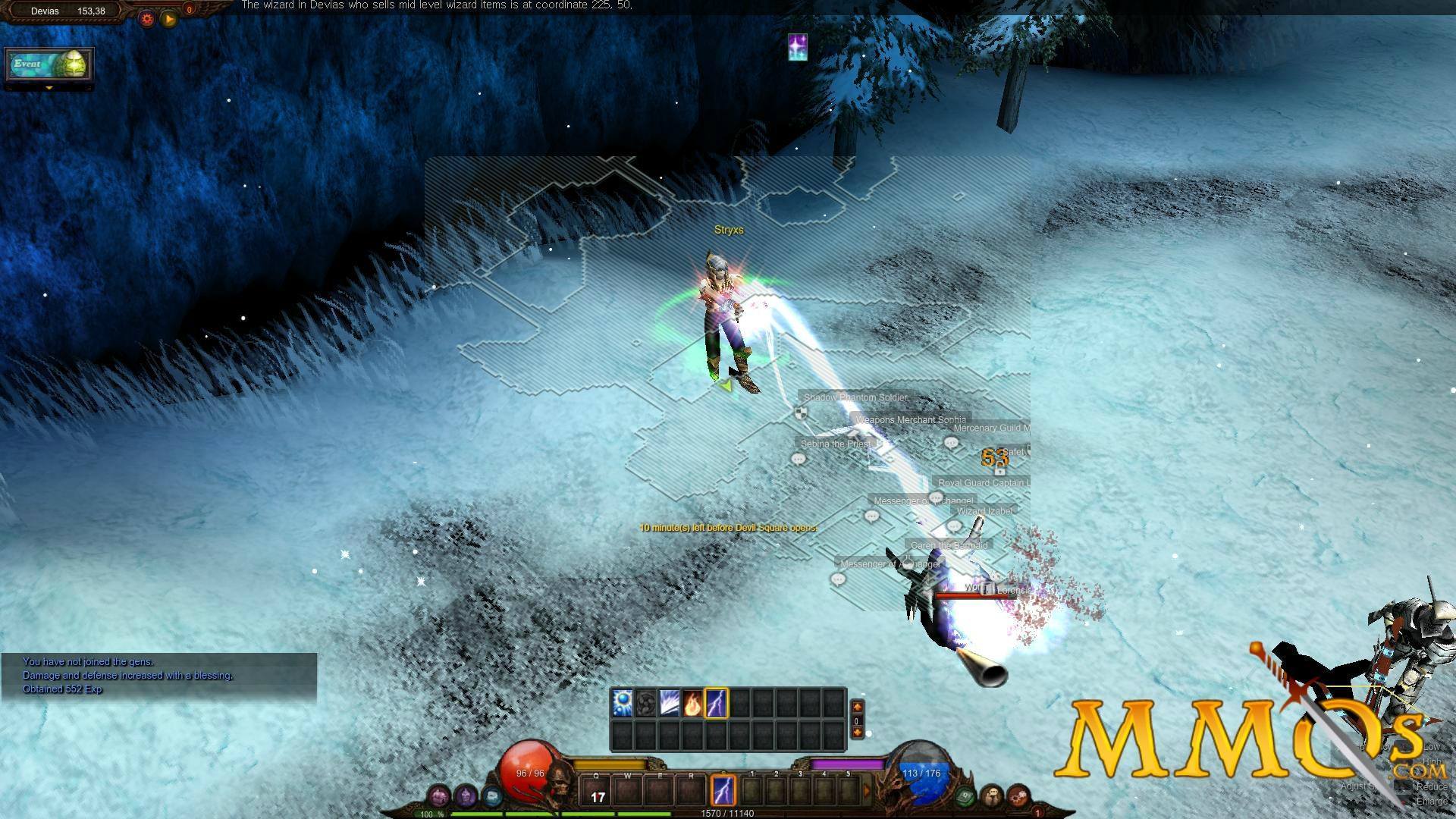Select the blue orb skill icon in skill window
This screenshot has width=1456, height=819.
pyautogui.click(x=623, y=703)
